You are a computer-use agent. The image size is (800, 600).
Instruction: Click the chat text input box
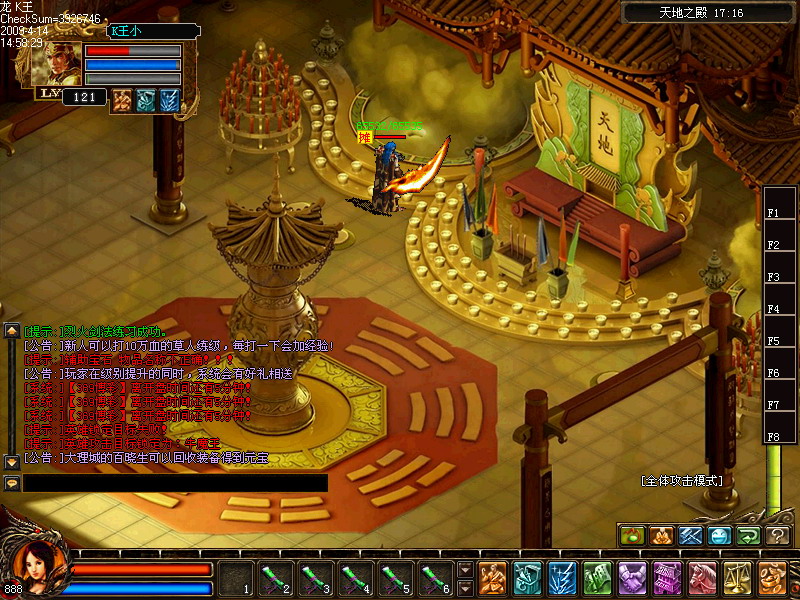tap(176, 483)
